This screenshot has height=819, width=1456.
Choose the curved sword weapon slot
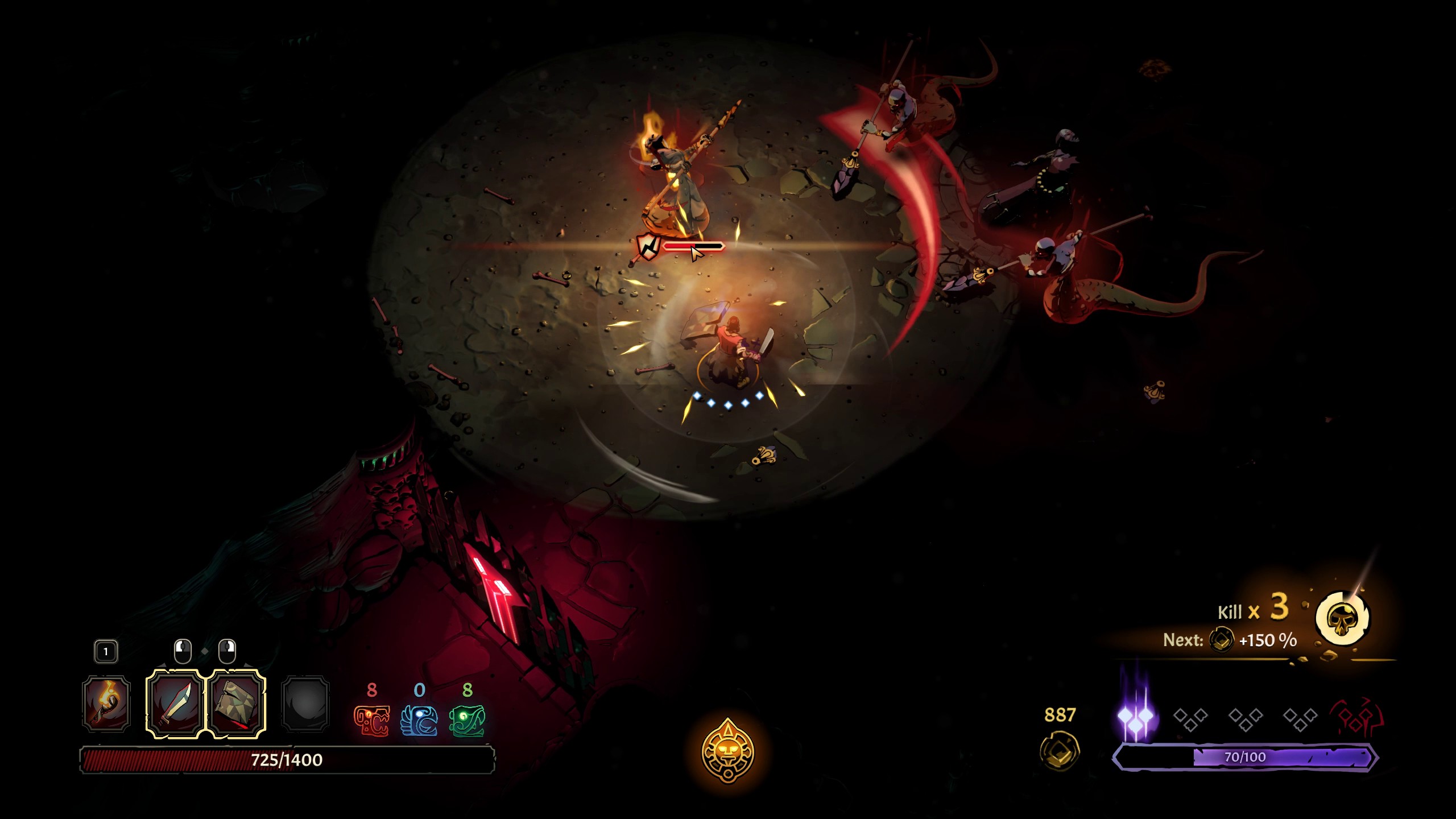pyautogui.click(x=175, y=704)
